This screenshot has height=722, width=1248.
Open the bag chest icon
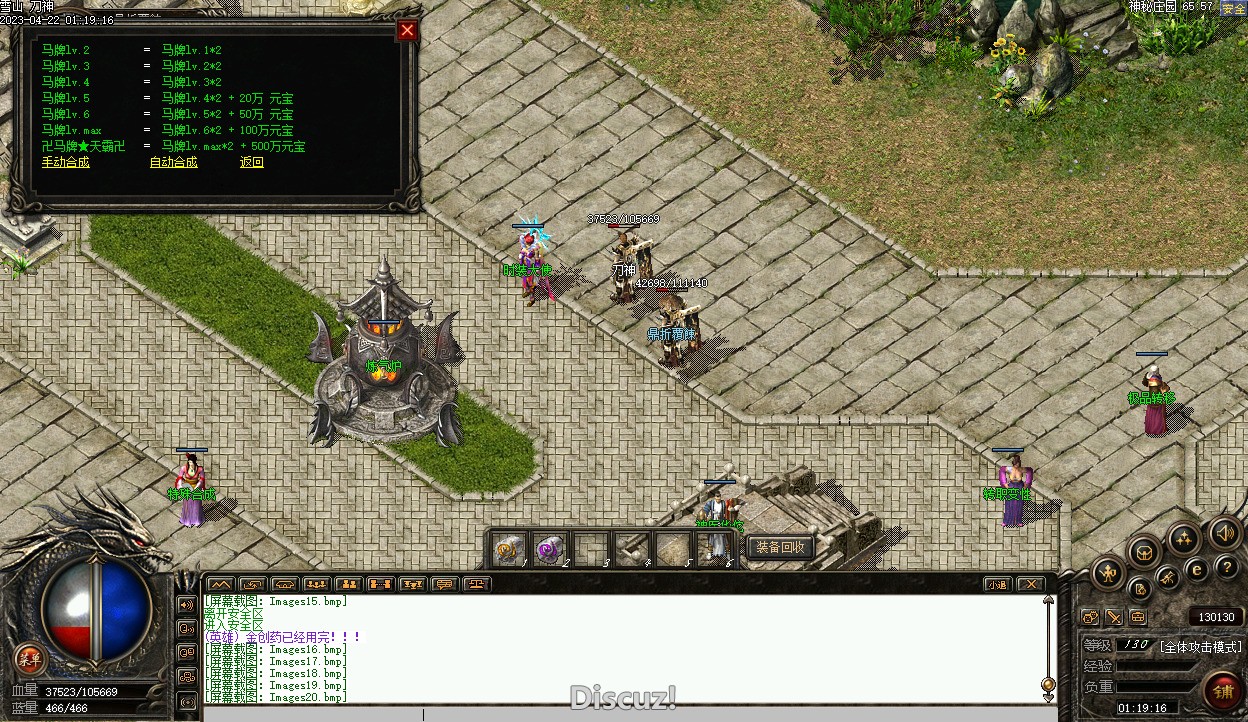click(1144, 551)
